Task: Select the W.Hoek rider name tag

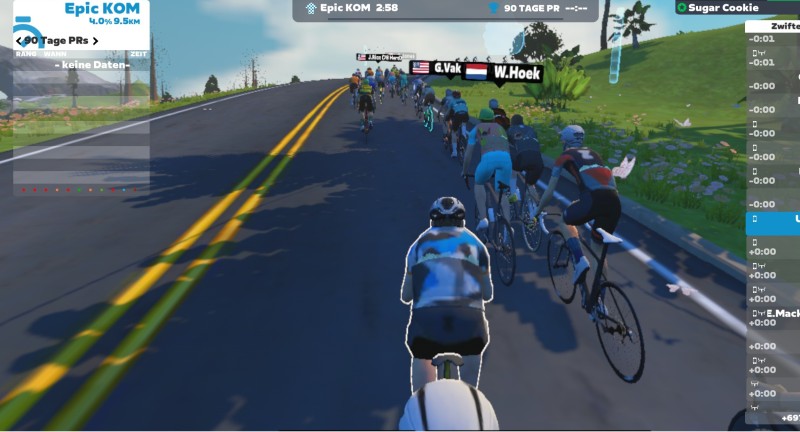Action: 515,73
